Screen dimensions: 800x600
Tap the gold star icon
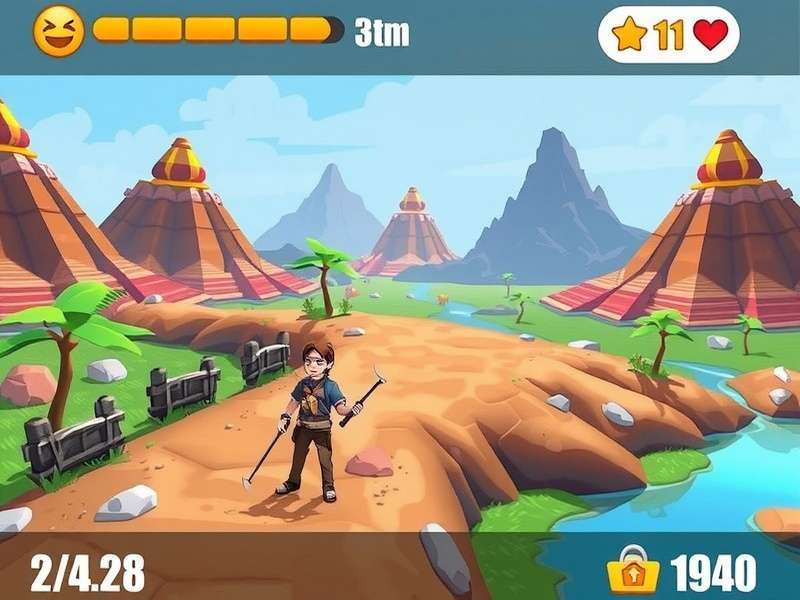630,34
